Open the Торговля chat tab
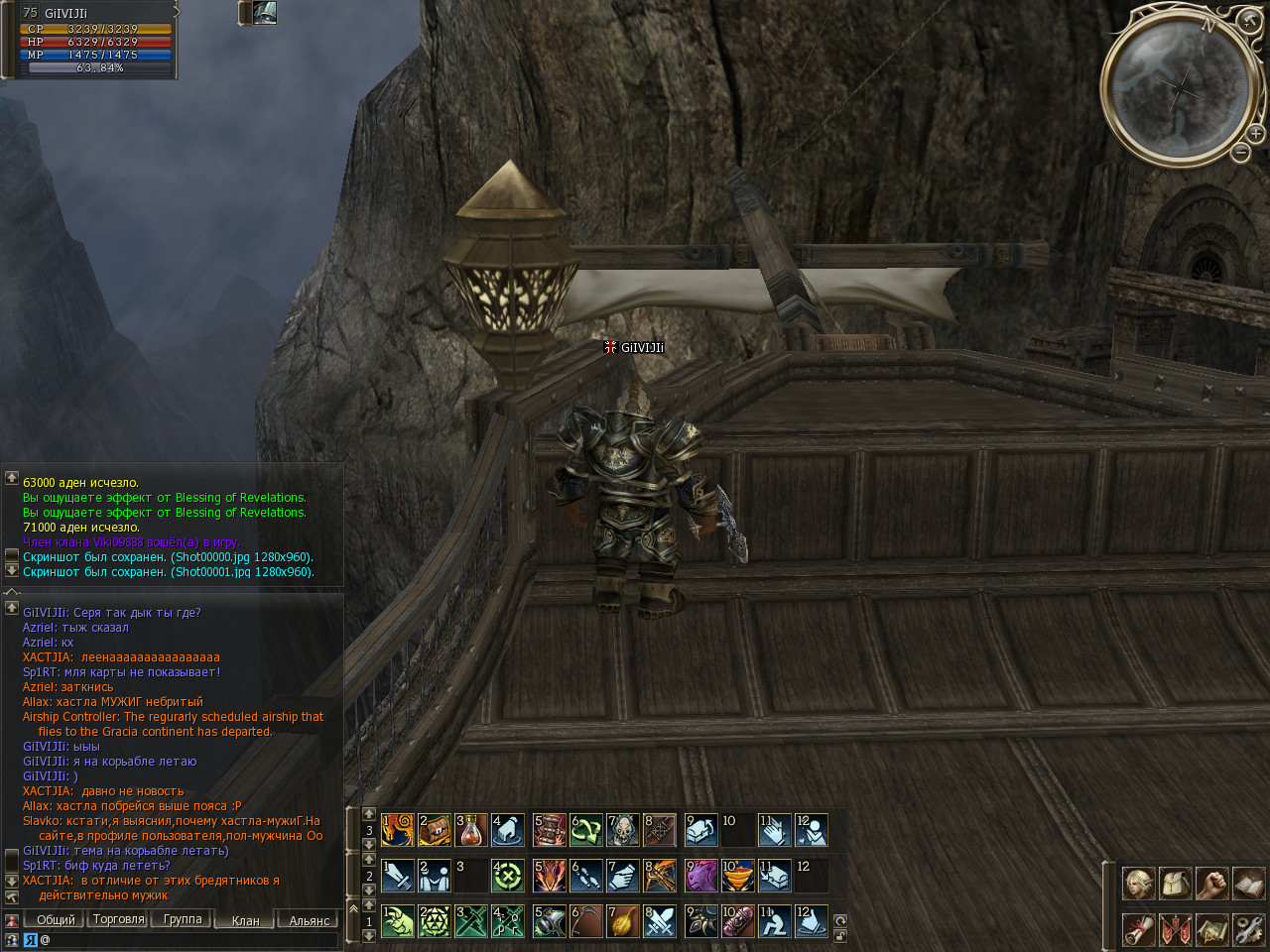The image size is (1270, 952). (118, 919)
